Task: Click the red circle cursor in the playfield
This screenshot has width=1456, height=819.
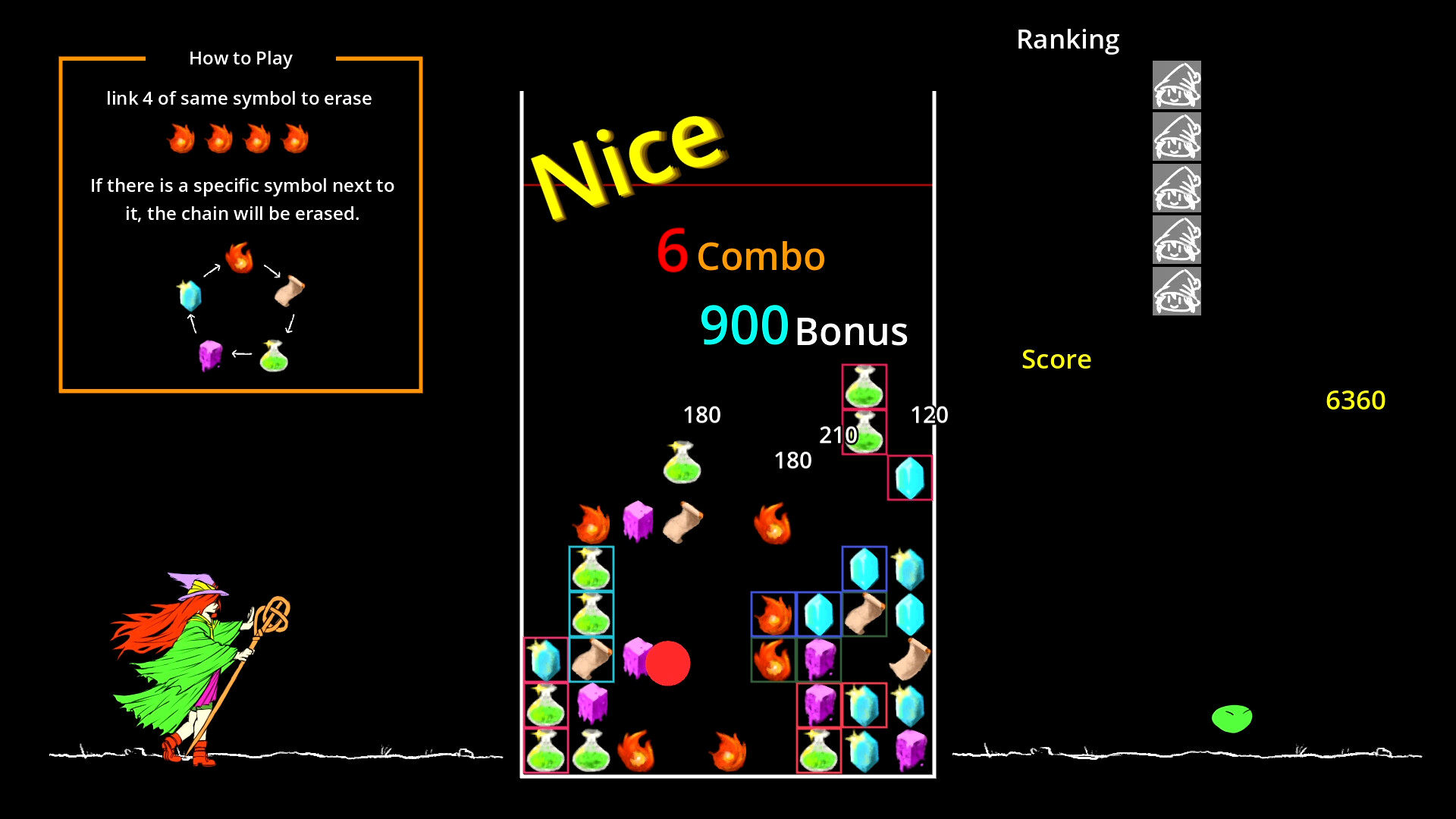Action: [667, 664]
